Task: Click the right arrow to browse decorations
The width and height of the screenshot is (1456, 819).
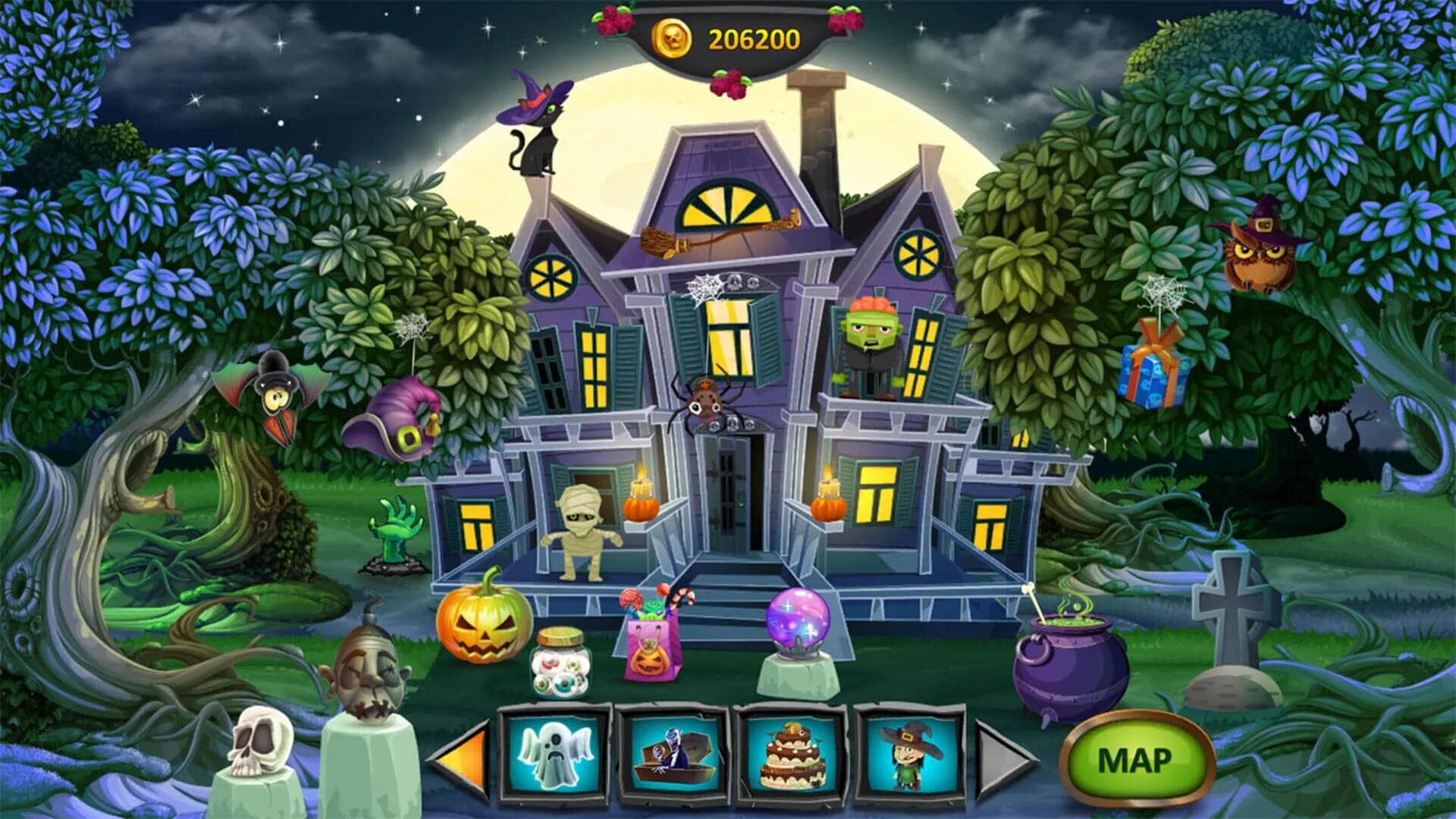Action: (999, 758)
